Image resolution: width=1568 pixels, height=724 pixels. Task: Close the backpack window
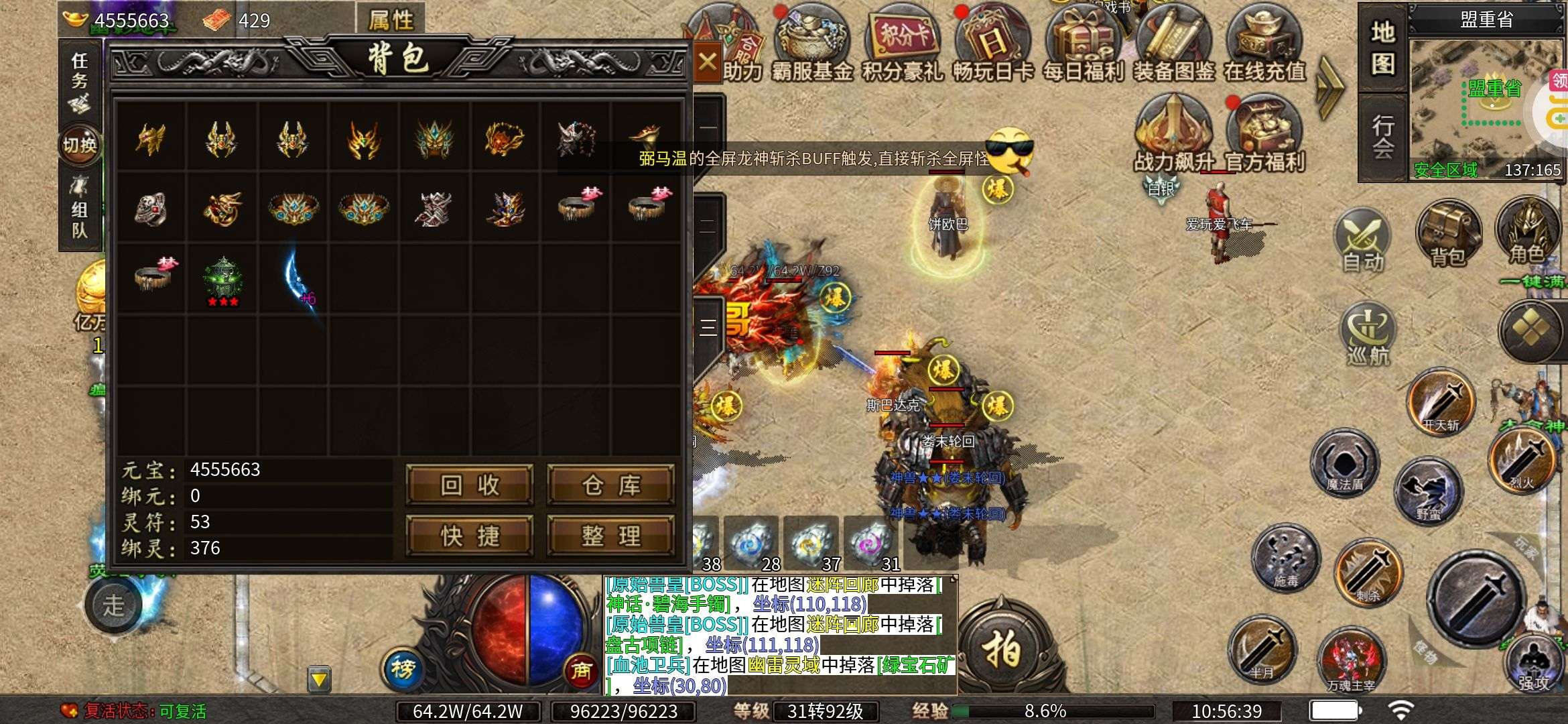[x=707, y=62]
